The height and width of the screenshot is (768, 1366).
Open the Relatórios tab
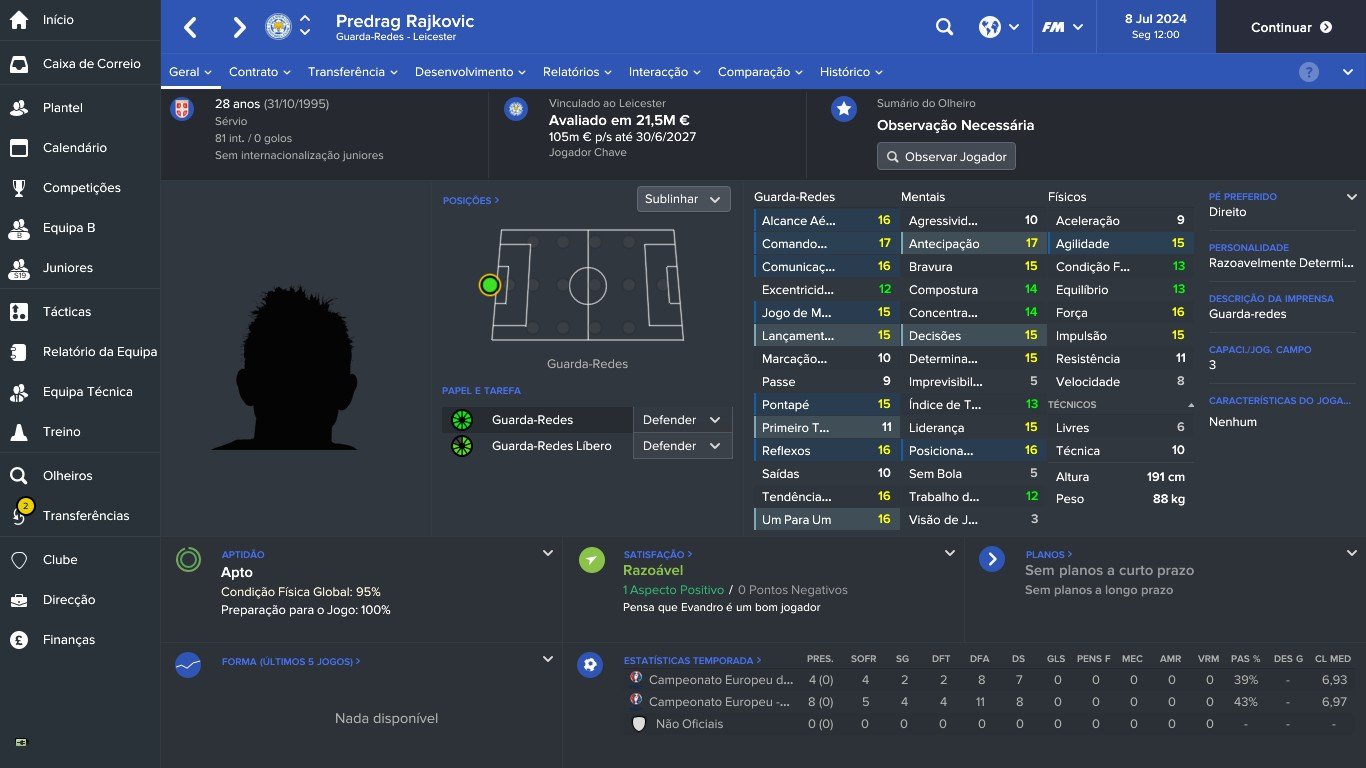(x=577, y=72)
